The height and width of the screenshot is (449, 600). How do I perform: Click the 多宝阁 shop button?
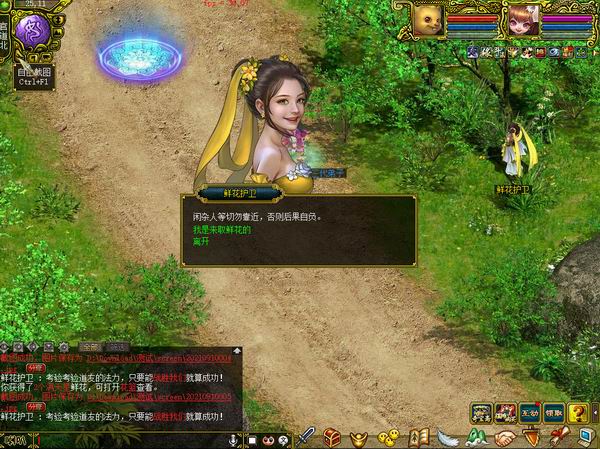pyautogui.click(x=482, y=412)
